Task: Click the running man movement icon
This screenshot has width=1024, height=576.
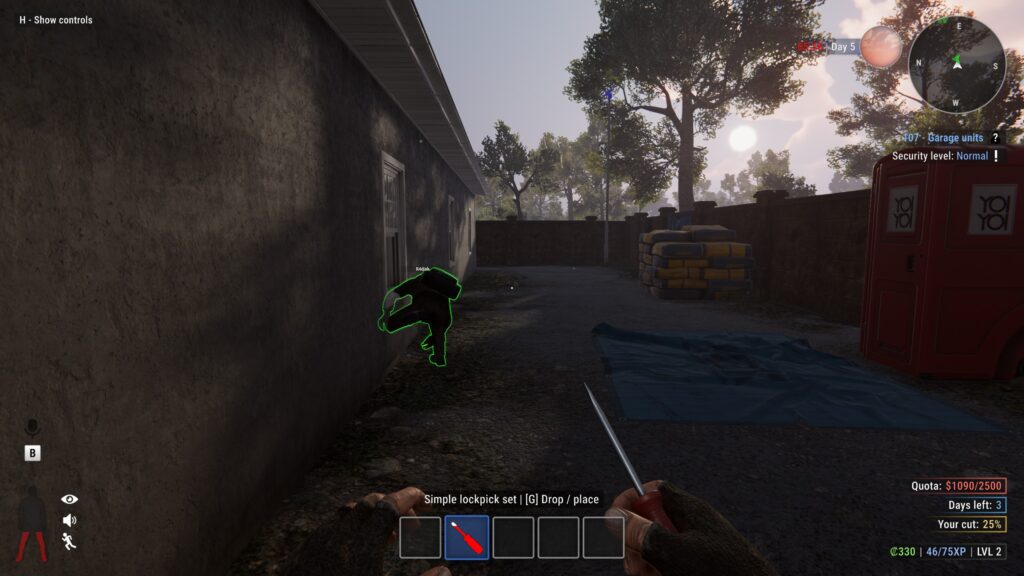Action: tap(69, 541)
